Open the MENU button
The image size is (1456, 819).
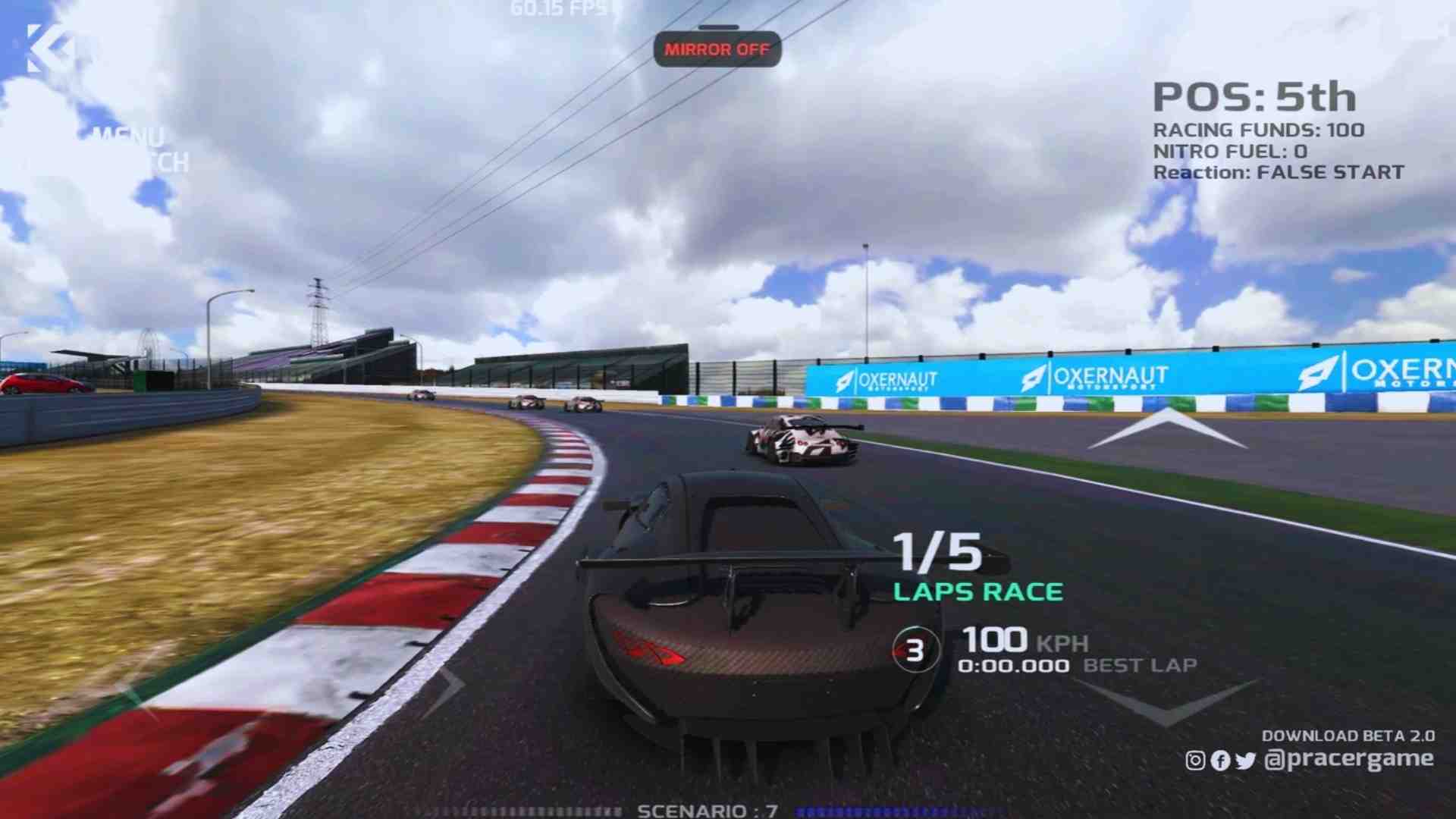tap(127, 137)
